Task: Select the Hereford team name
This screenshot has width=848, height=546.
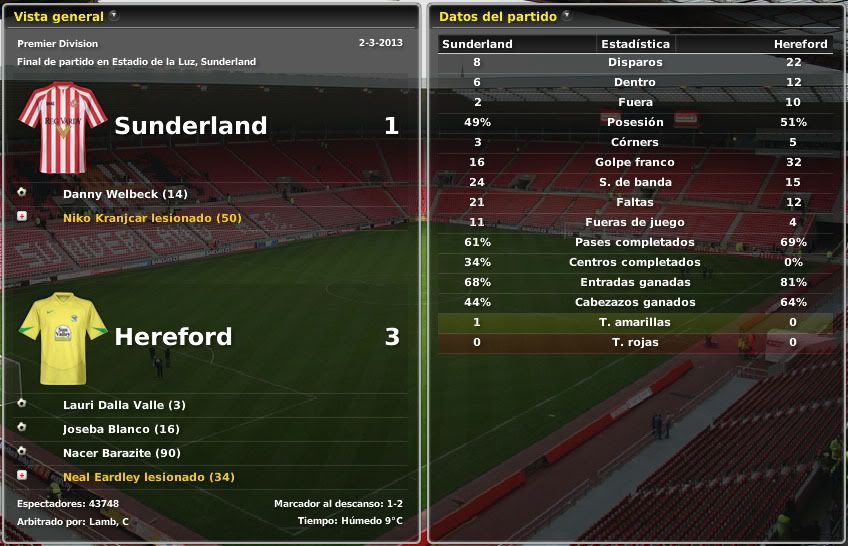Action: 173,337
